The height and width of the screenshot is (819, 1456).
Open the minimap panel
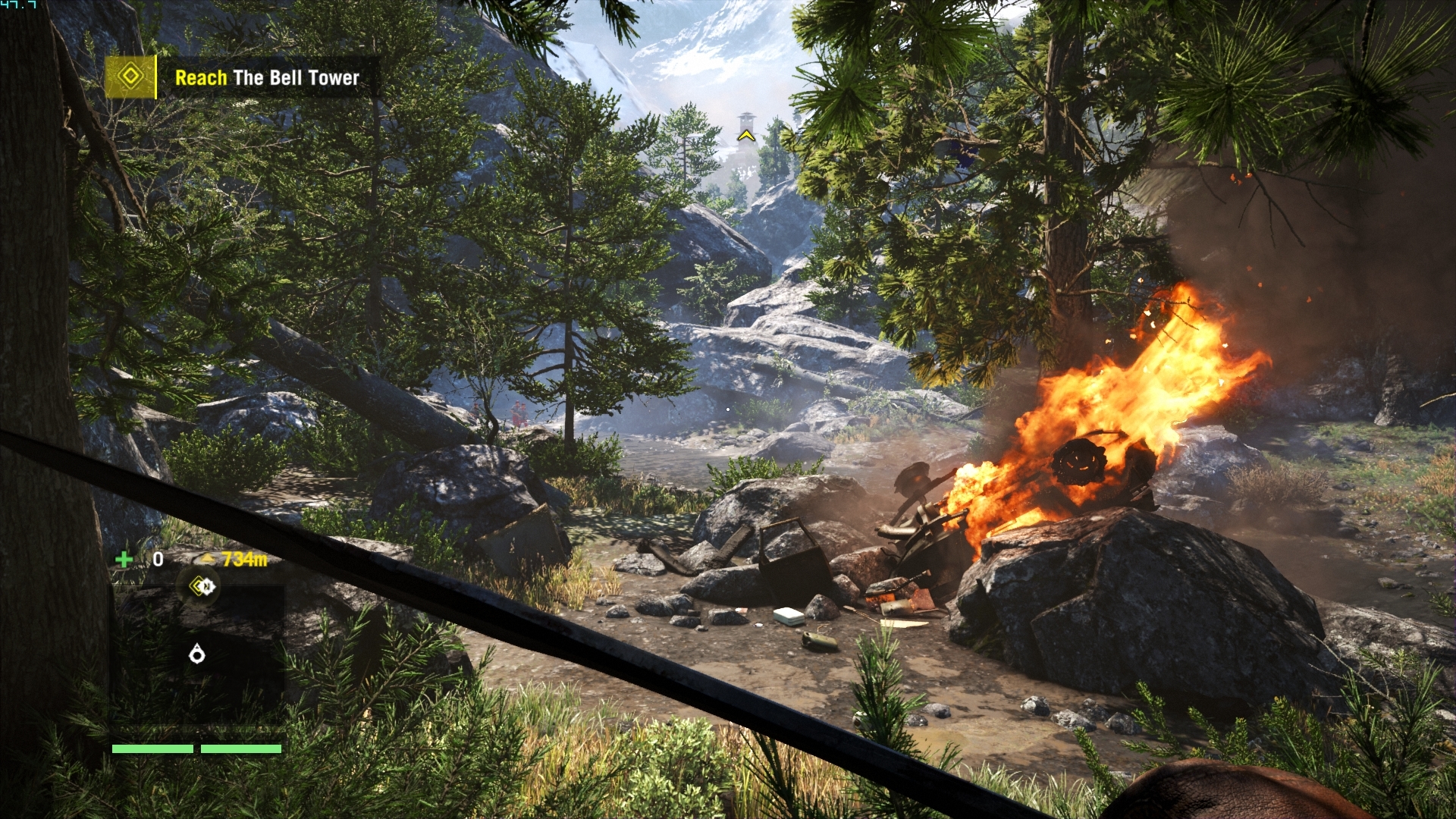[199, 645]
